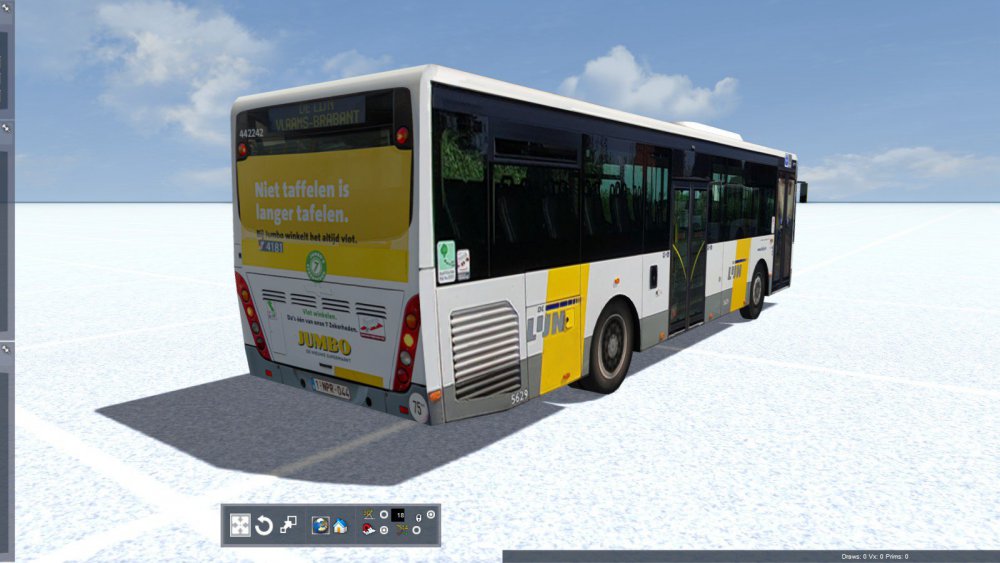Choose the scale tool
The height and width of the screenshot is (563, 1000).
pos(288,525)
